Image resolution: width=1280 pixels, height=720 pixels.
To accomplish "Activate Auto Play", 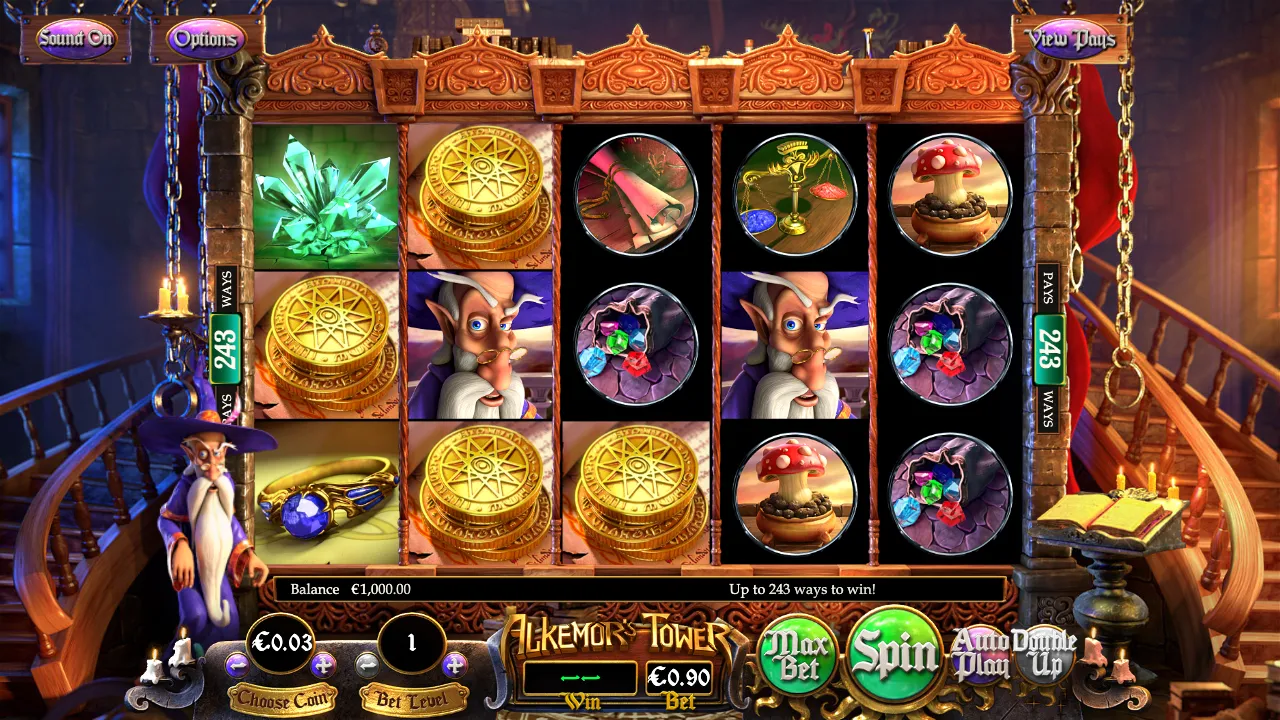I will [x=981, y=655].
